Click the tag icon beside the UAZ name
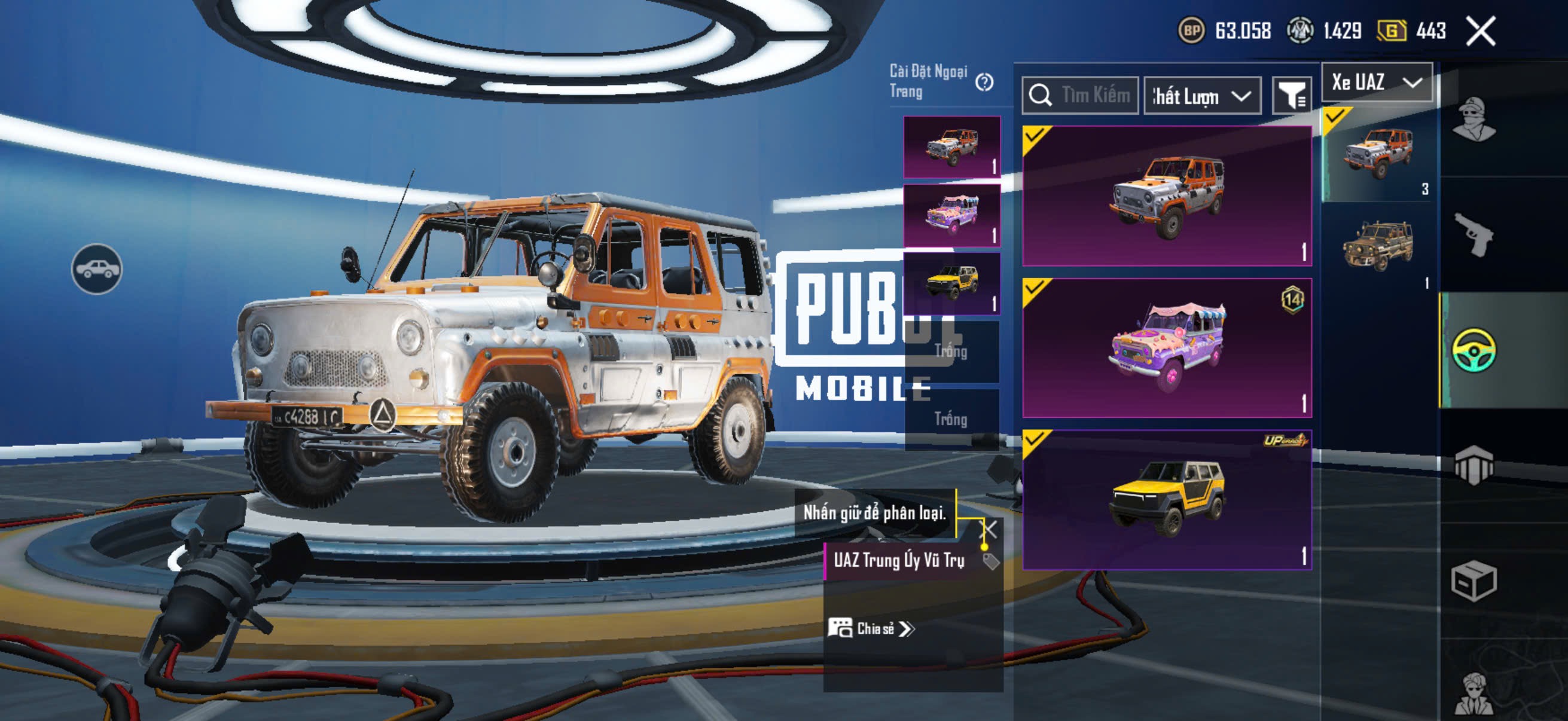1568x721 pixels. tap(991, 561)
